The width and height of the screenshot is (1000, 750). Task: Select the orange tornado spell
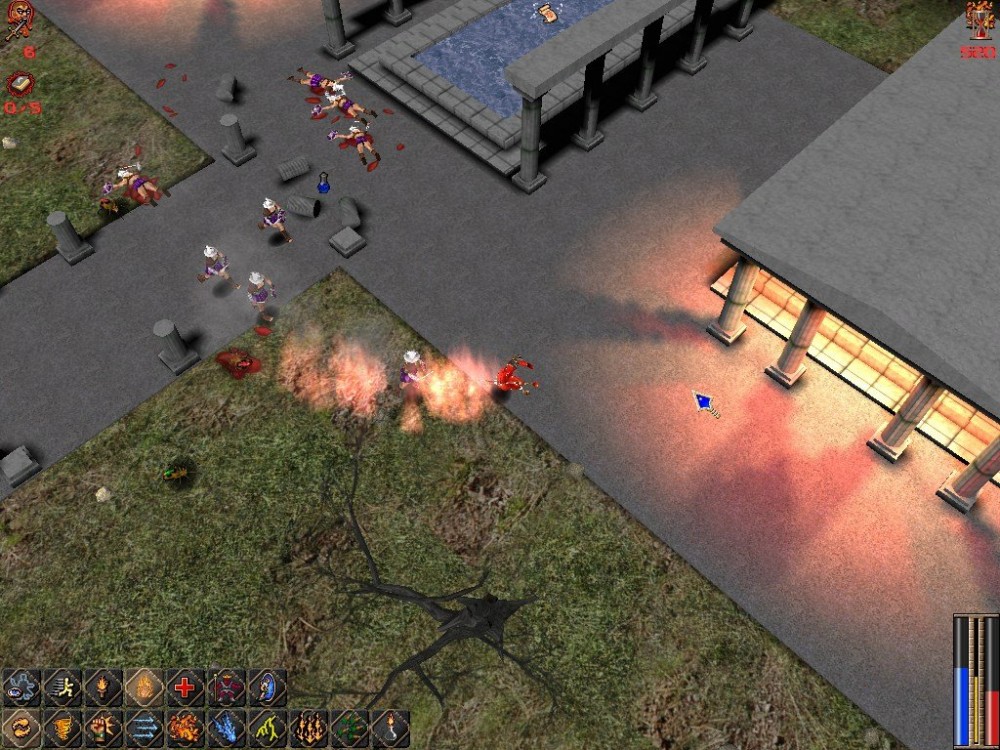(x=62, y=728)
